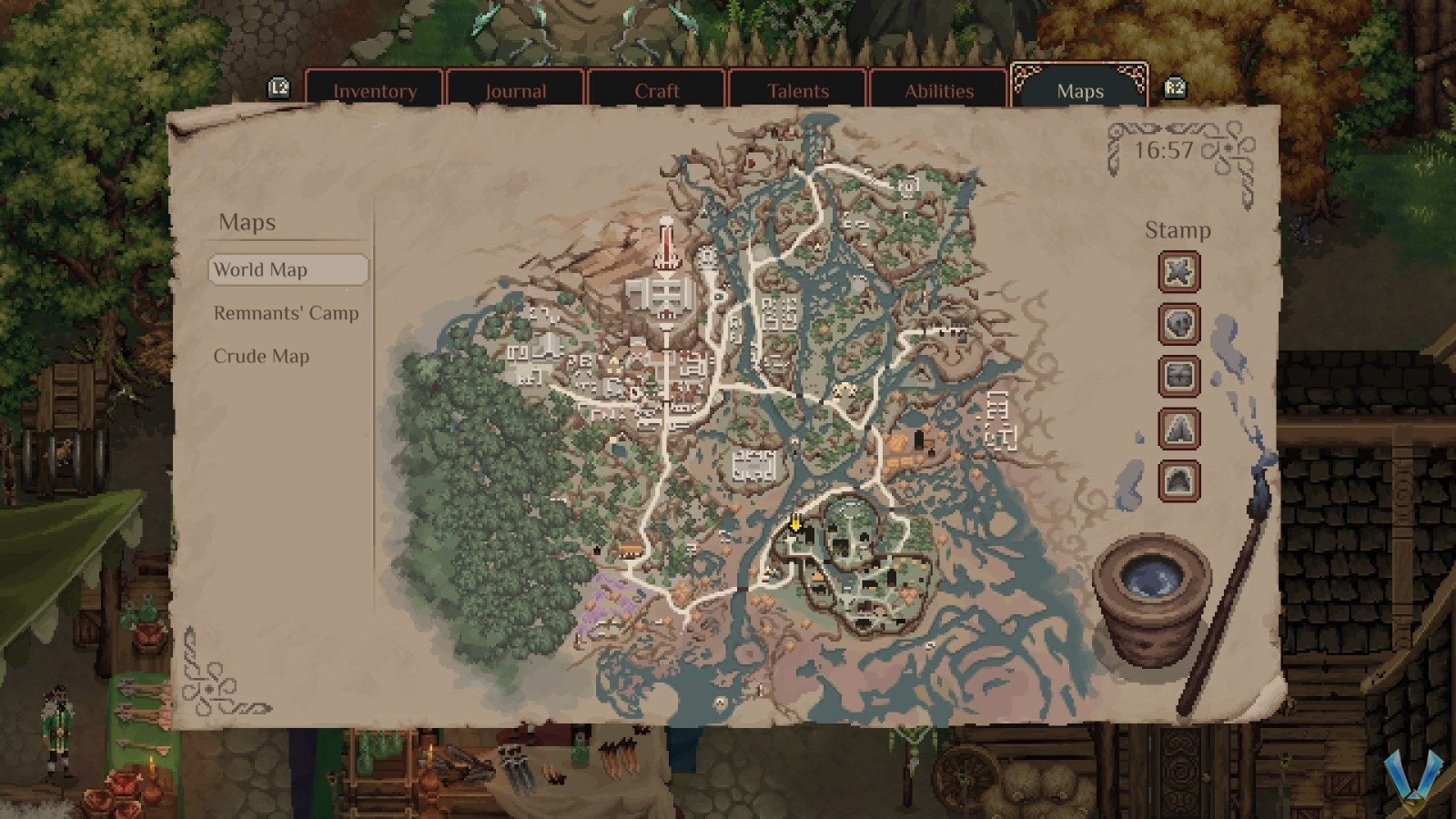The width and height of the screenshot is (1456, 819).
Task: Open the Talents screen
Action: 798,91
